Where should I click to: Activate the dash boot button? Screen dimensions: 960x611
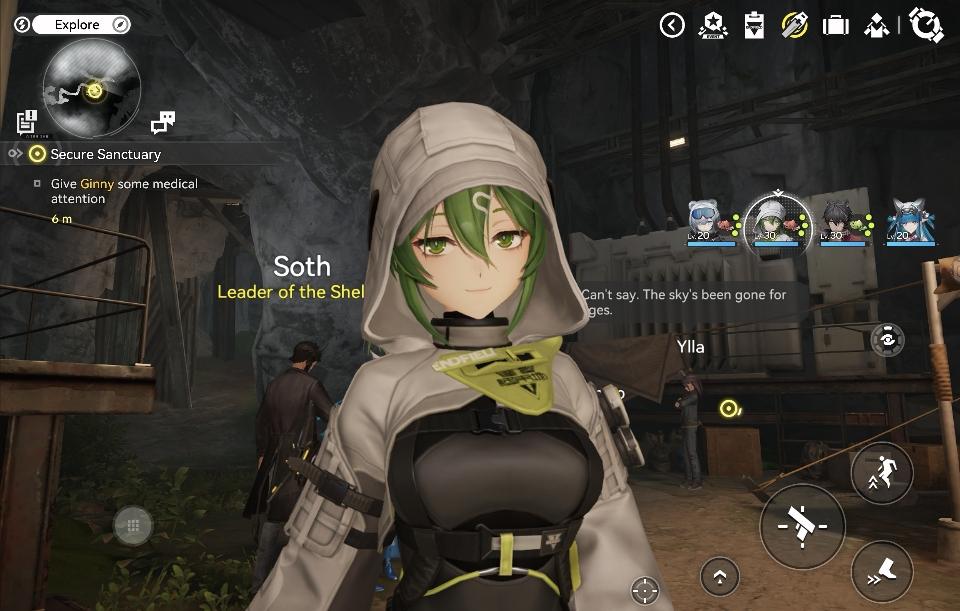point(881,575)
